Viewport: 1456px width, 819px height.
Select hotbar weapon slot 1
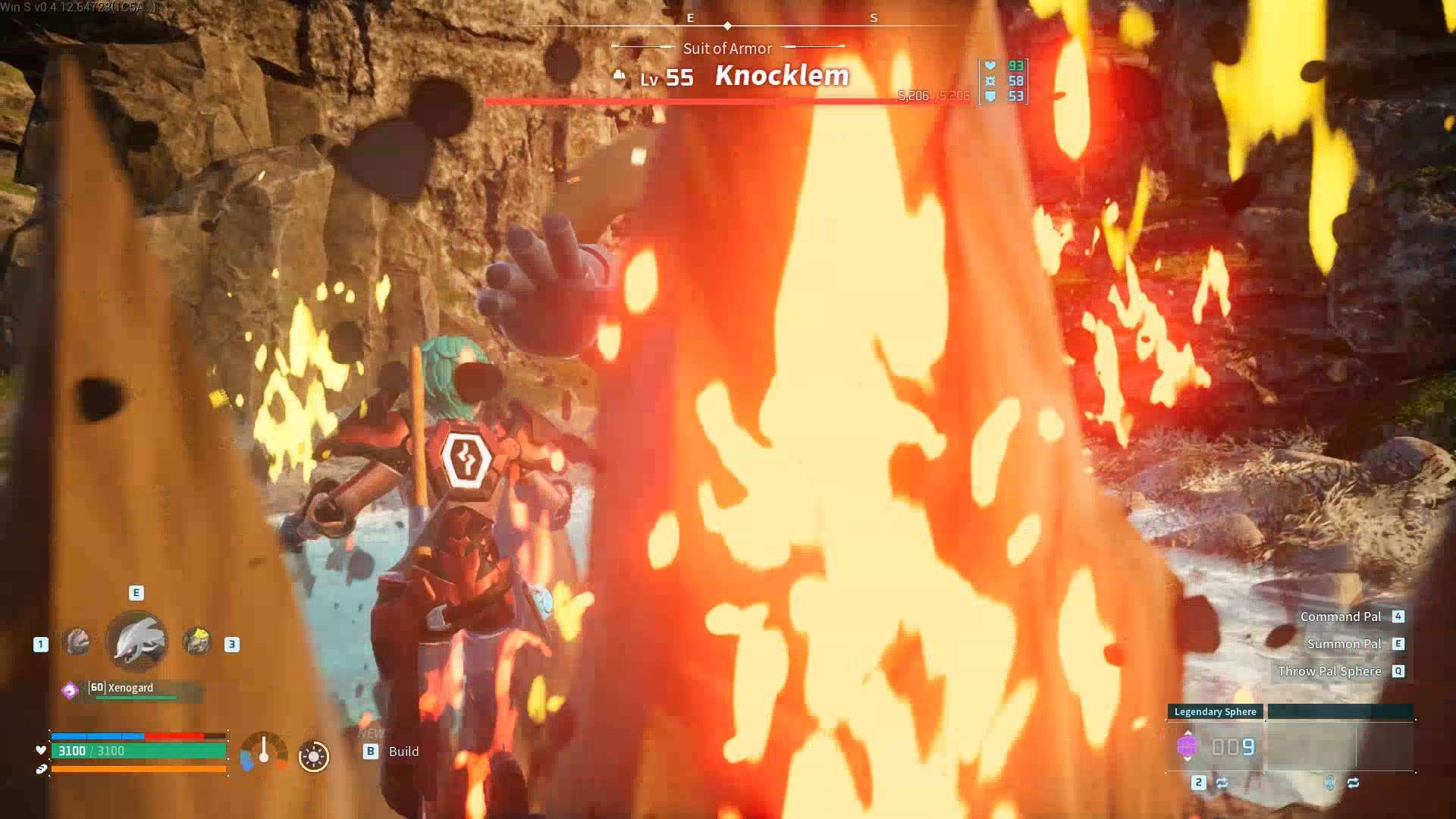(78, 641)
